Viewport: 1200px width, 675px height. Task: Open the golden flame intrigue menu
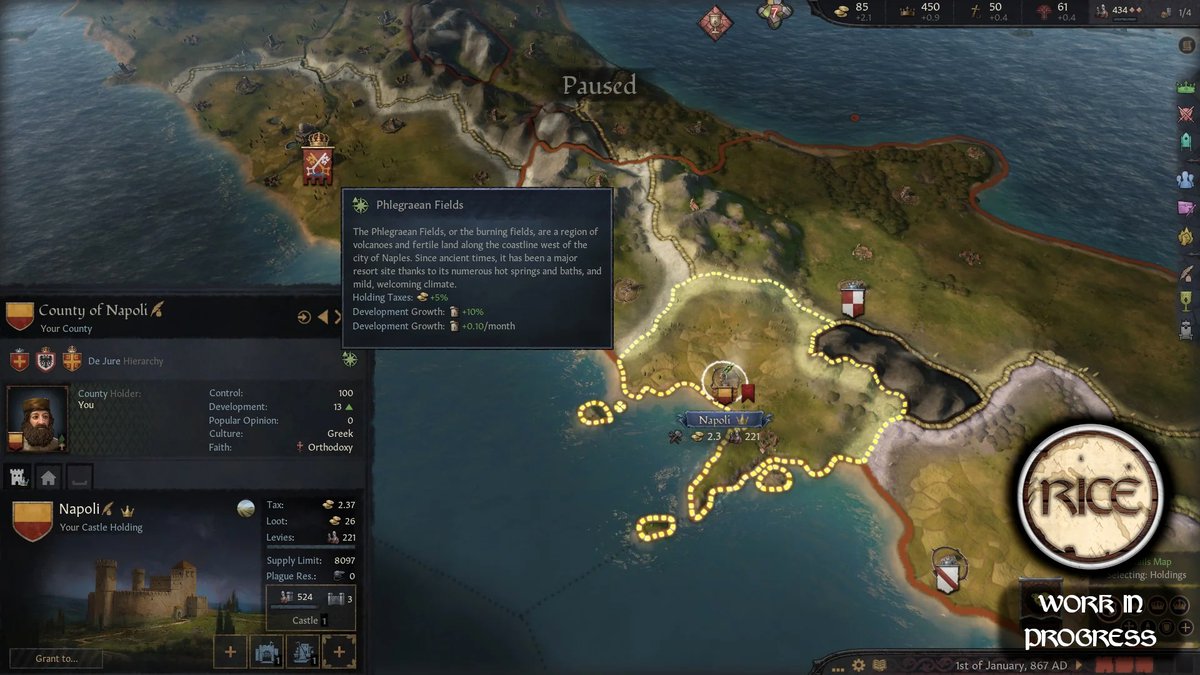point(1186,236)
